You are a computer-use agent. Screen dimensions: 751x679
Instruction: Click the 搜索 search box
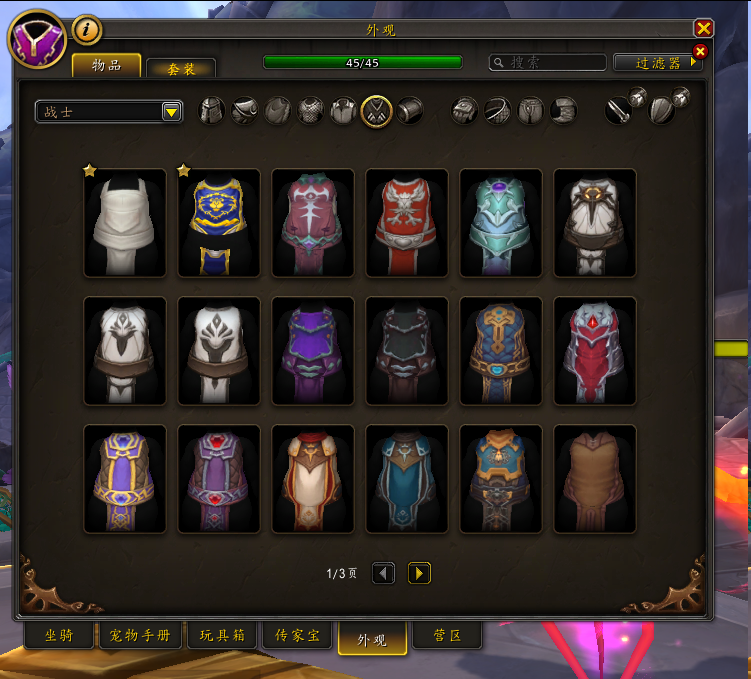[x=547, y=62]
